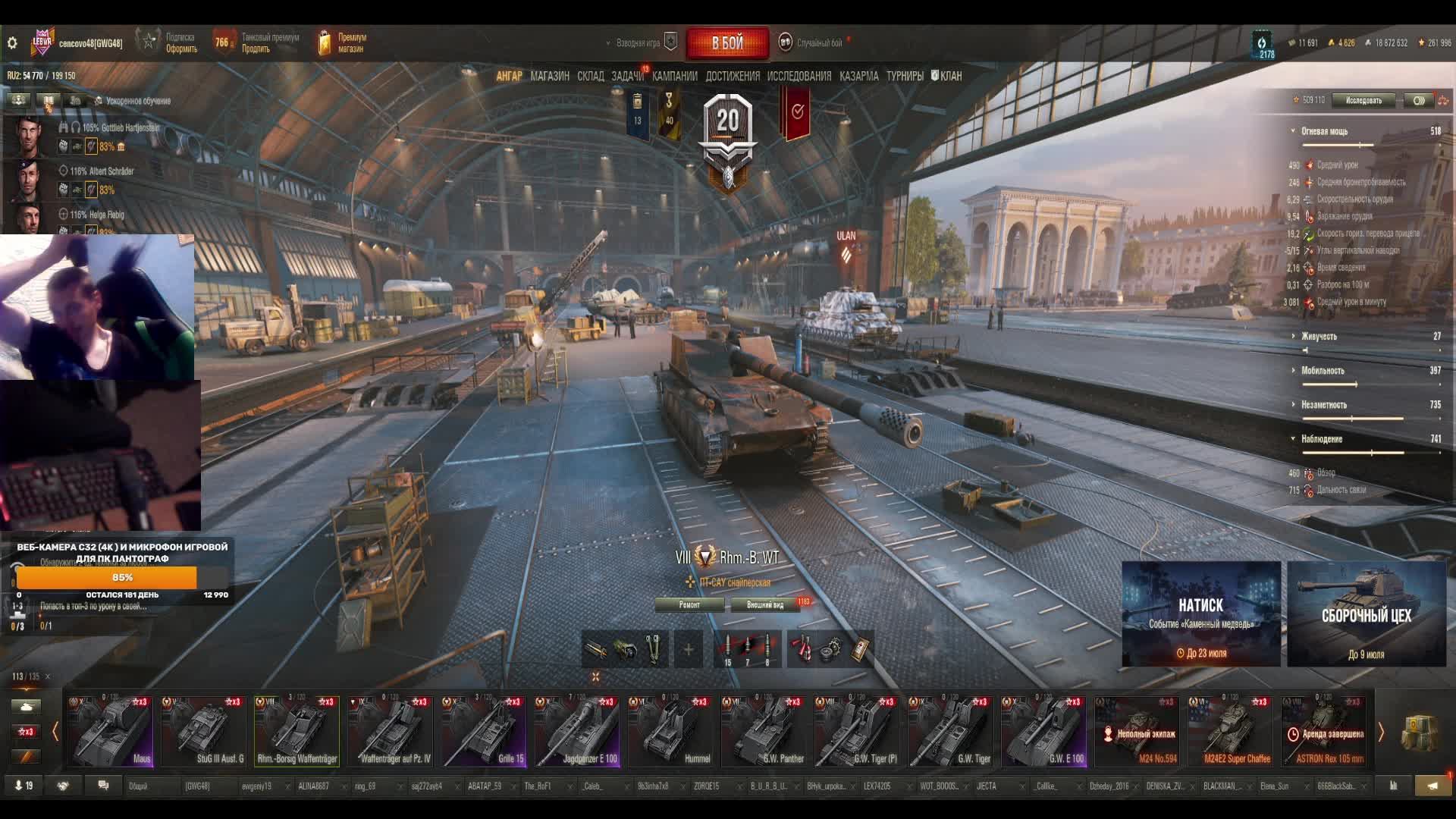Open the ЗАДАЧИ tab
This screenshot has height=819, width=1456.
pyautogui.click(x=627, y=76)
